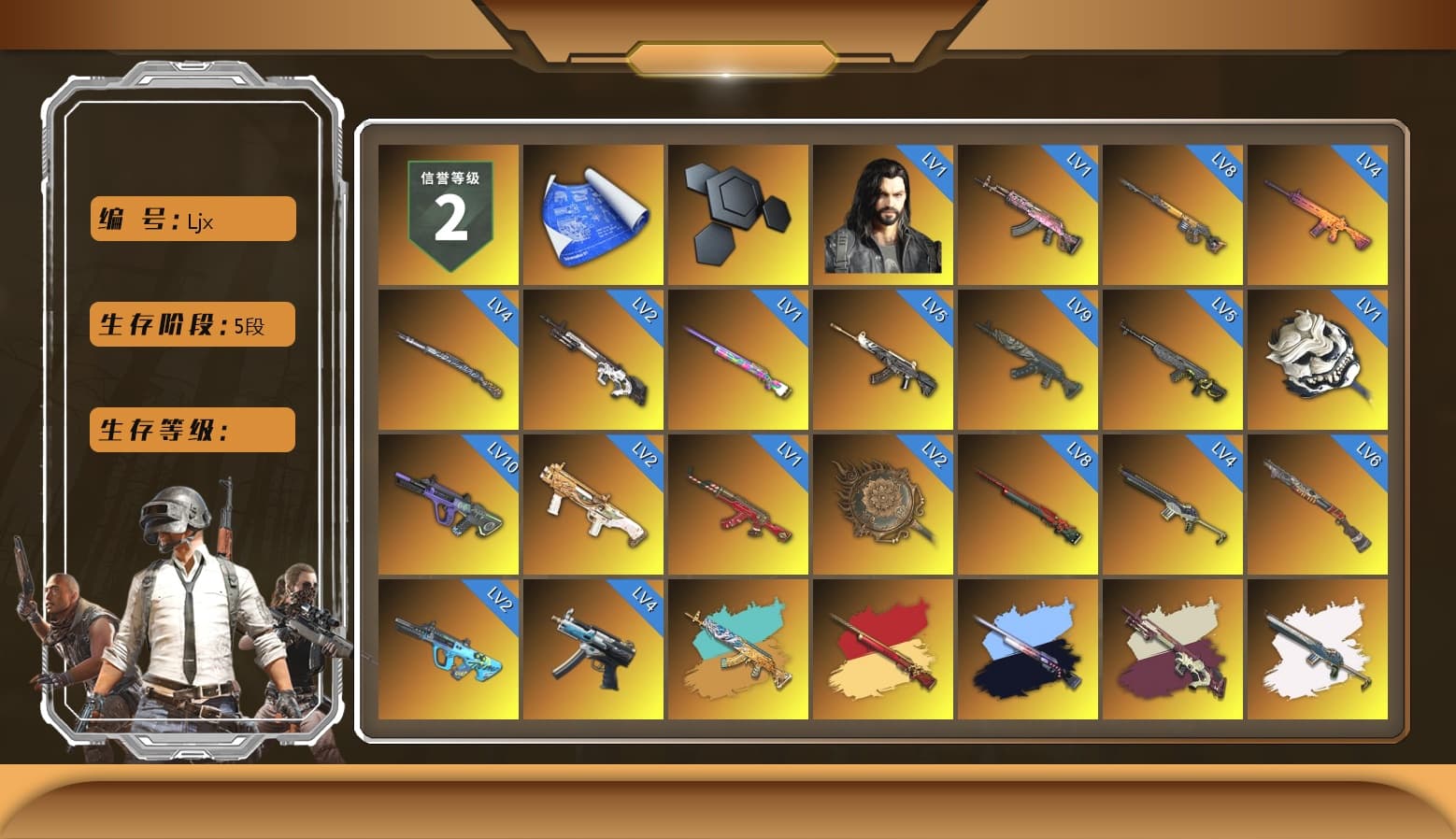Click the empty 生存等级 survival level field

click(x=191, y=430)
